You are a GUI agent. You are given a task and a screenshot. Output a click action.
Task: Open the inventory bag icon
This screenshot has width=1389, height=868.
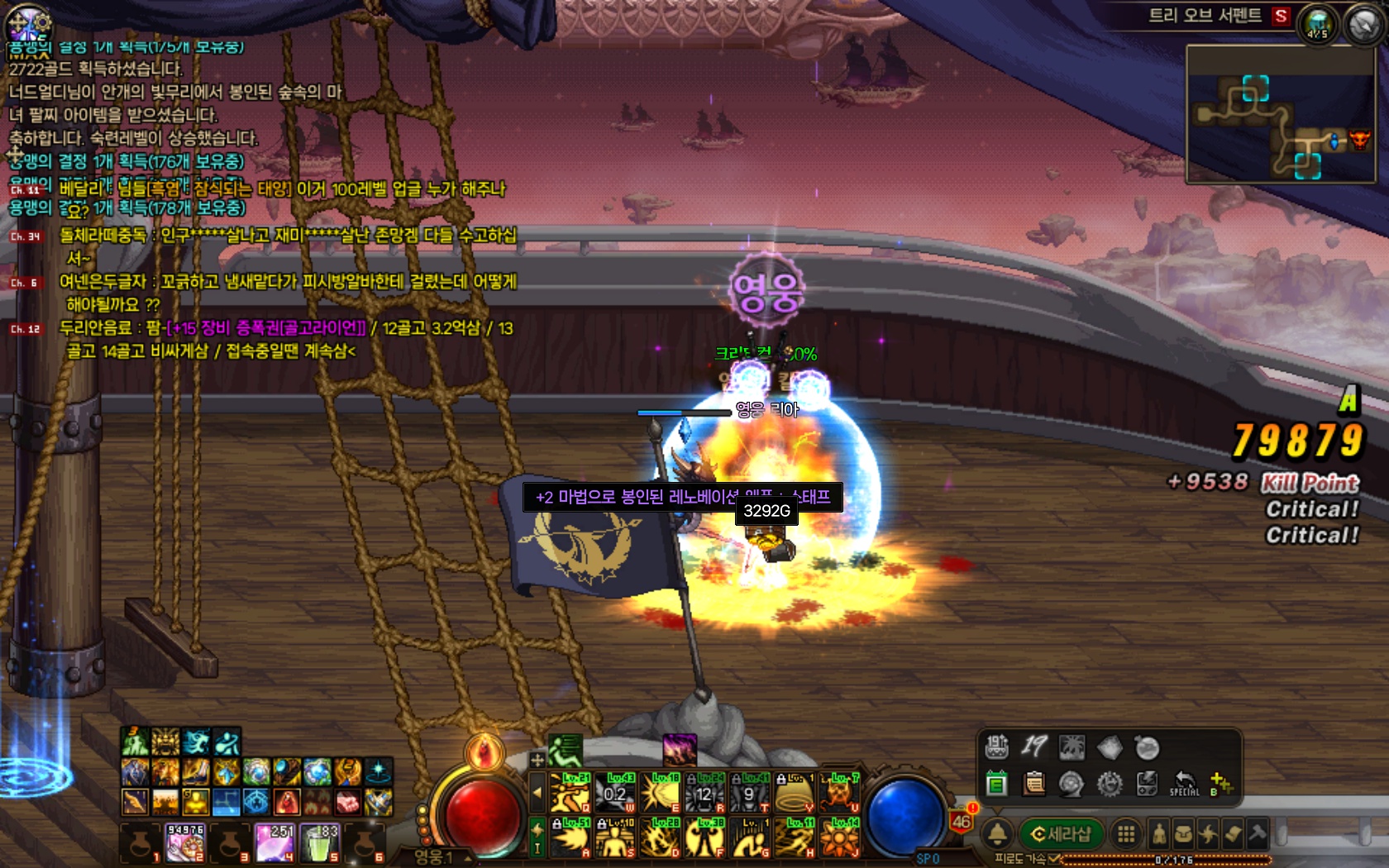[x=1183, y=834]
